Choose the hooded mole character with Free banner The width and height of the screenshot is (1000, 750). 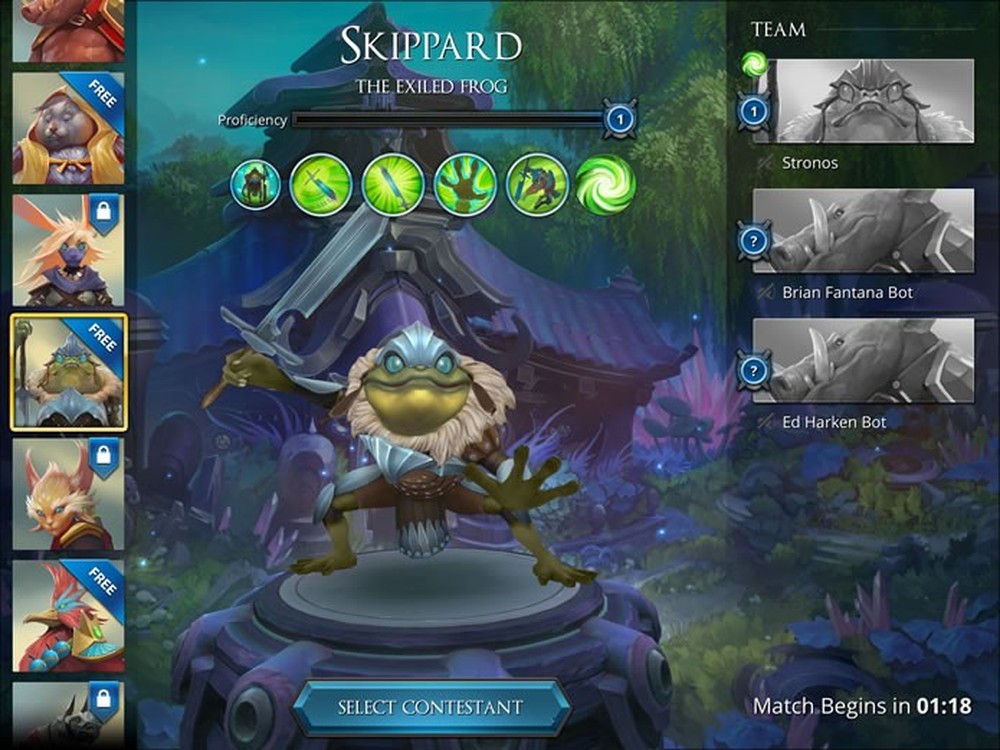tap(68, 128)
